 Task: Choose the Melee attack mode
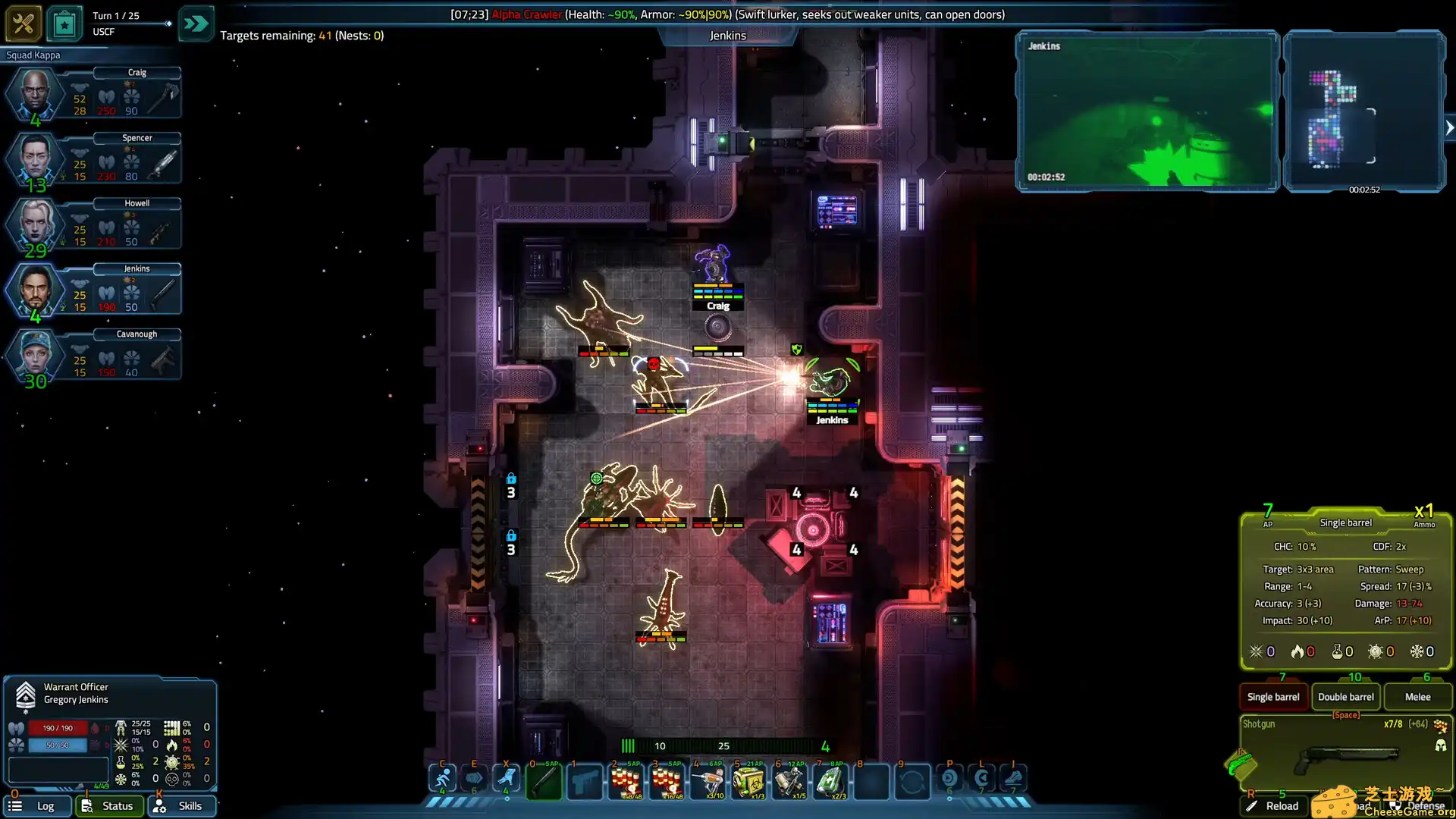point(1417,697)
